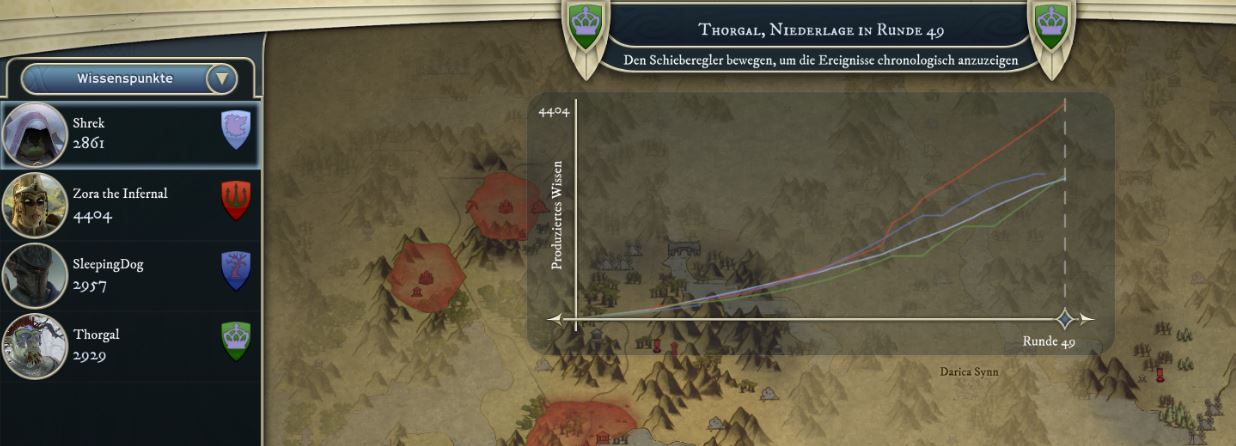Click the diamond timeline slider handle
This screenshot has width=1236, height=446.
[1066, 319]
